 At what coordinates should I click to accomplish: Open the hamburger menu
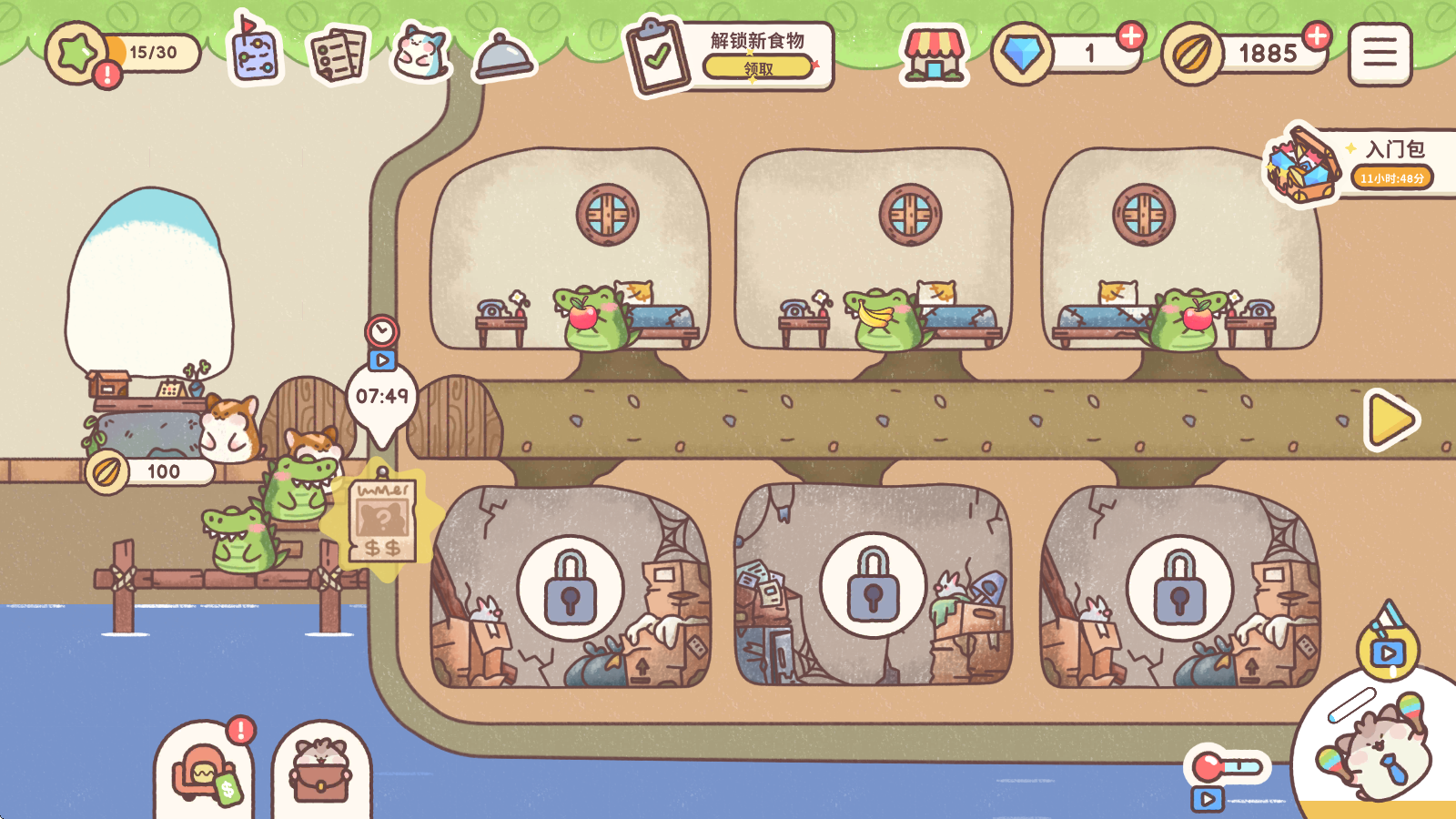[x=1380, y=54]
